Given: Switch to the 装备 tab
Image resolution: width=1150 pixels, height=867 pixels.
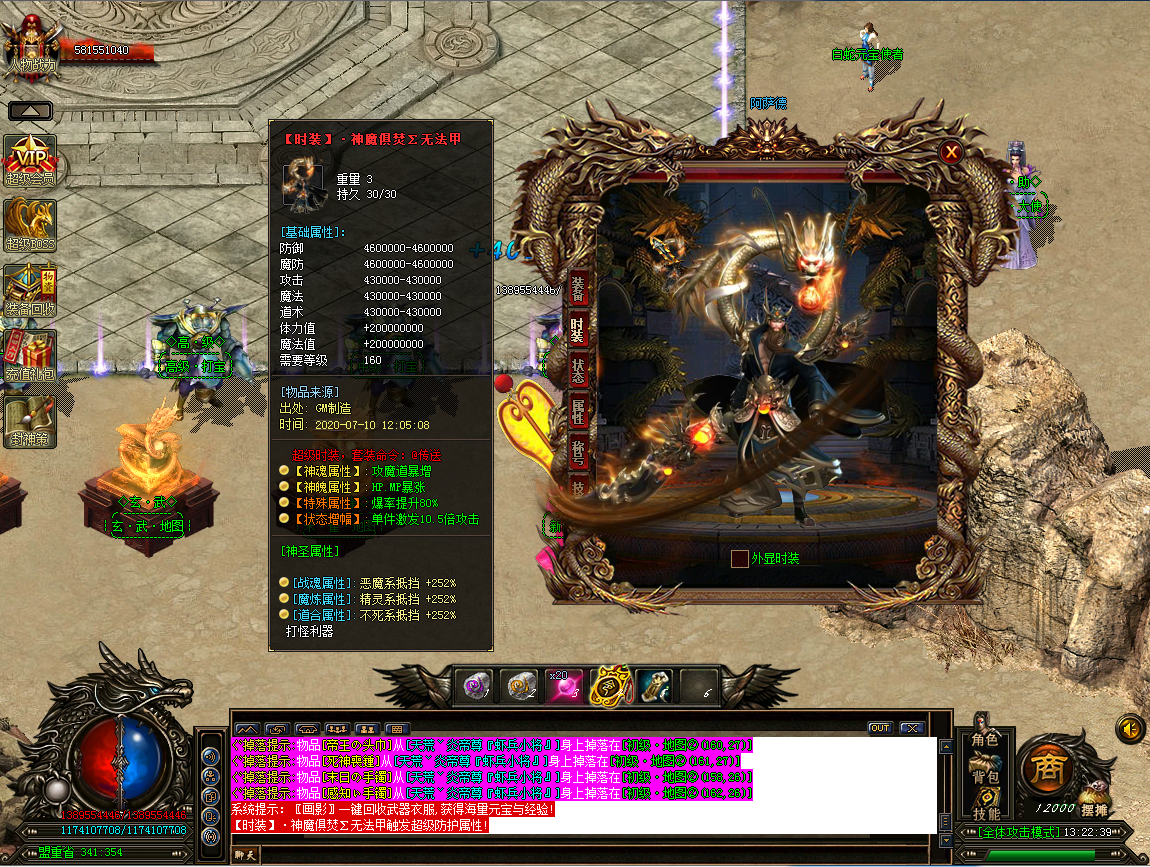Looking at the screenshot, I should [578, 288].
